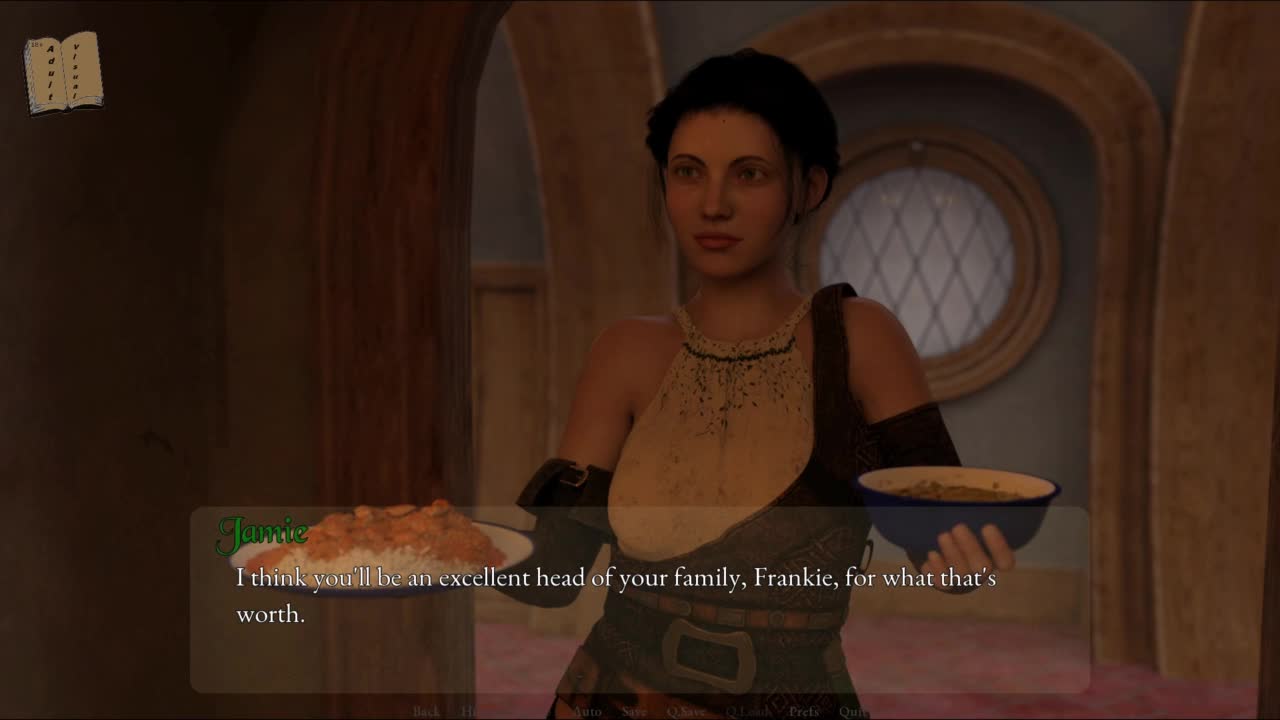Open the Save game screen
1280x720 pixels.
tap(634, 712)
